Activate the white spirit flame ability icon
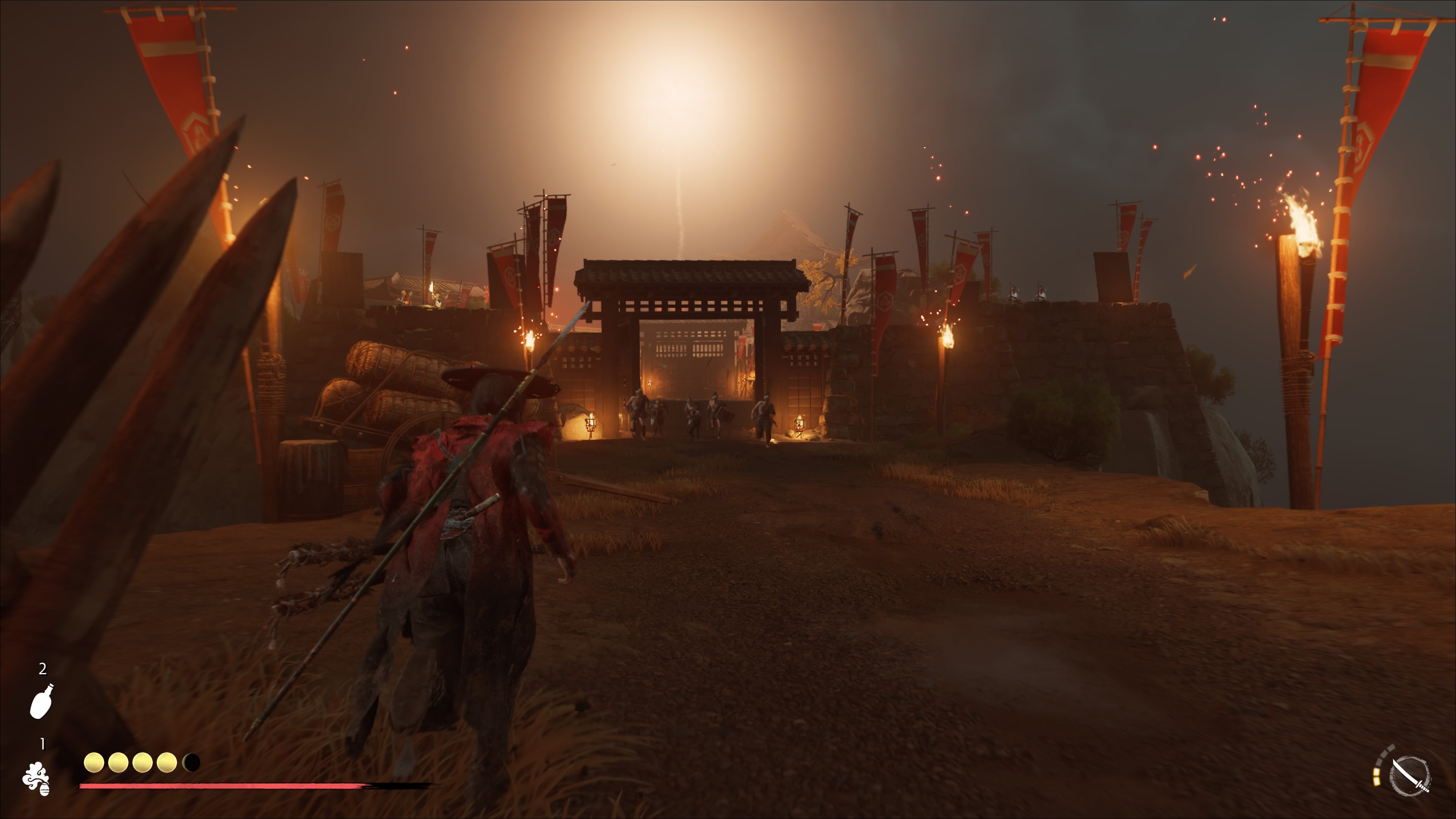Screen dimensions: 1456x819 point(36,778)
